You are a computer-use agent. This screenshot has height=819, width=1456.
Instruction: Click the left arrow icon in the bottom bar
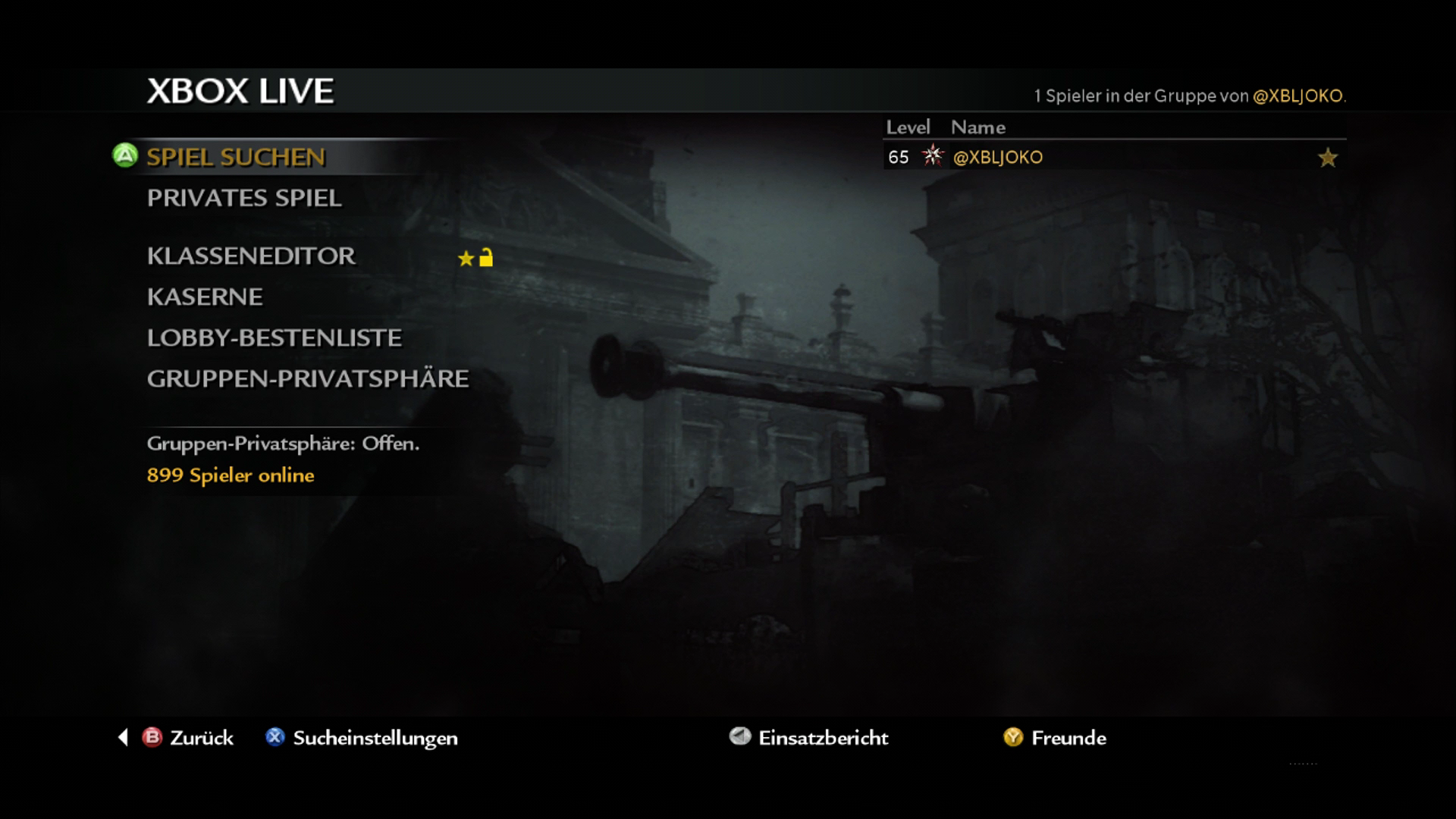click(x=124, y=738)
